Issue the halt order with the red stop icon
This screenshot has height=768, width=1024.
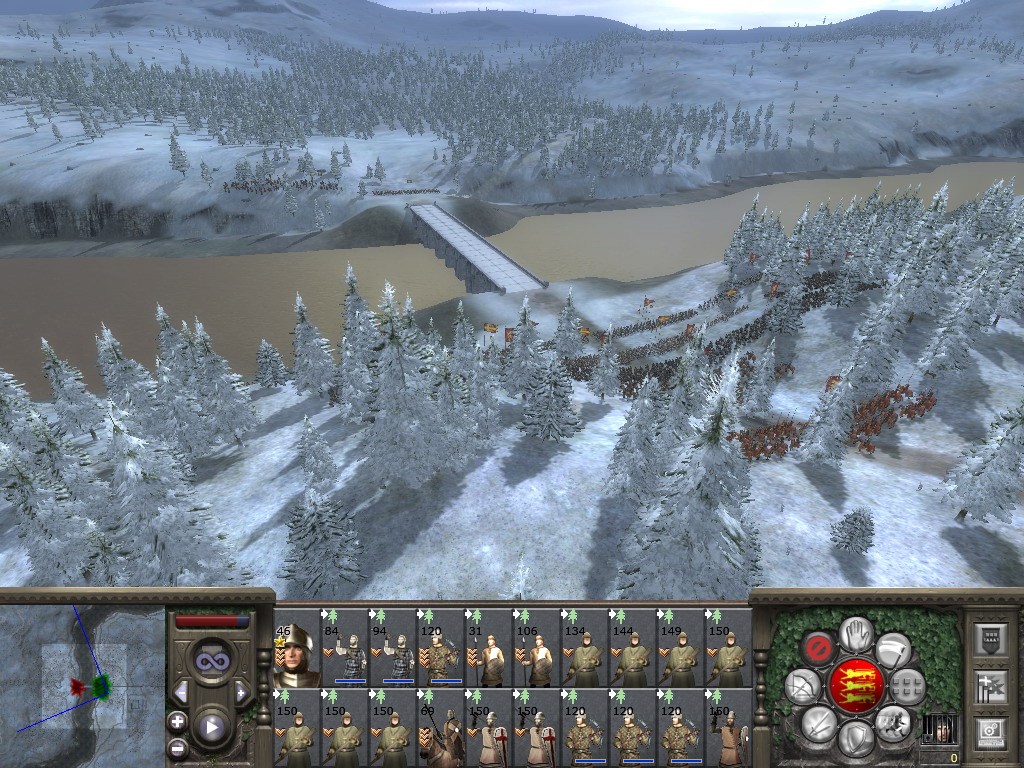click(819, 648)
